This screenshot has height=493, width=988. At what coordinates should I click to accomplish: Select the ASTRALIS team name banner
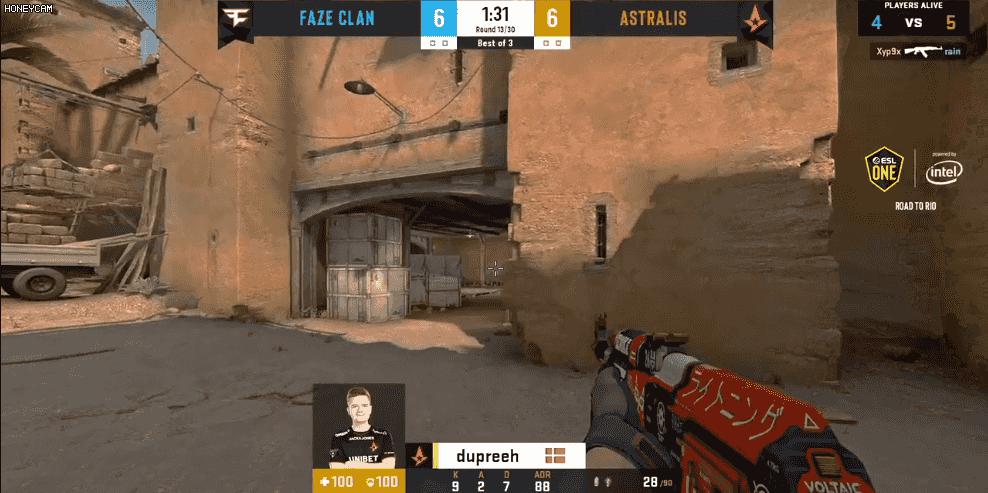(x=653, y=19)
